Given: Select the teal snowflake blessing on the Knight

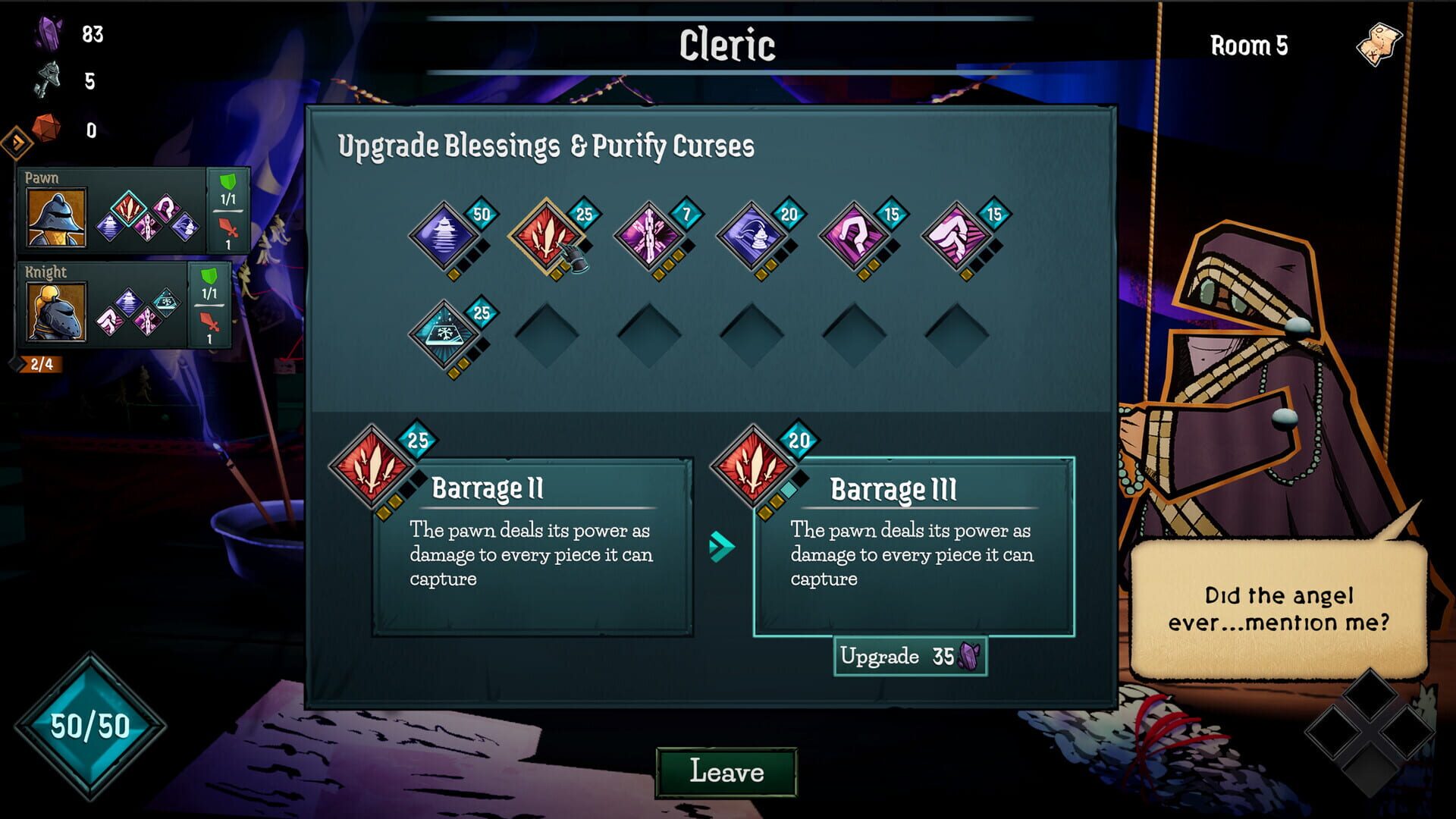Looking at the screenshot, I should pyautogui.click(x=165, y=302).
